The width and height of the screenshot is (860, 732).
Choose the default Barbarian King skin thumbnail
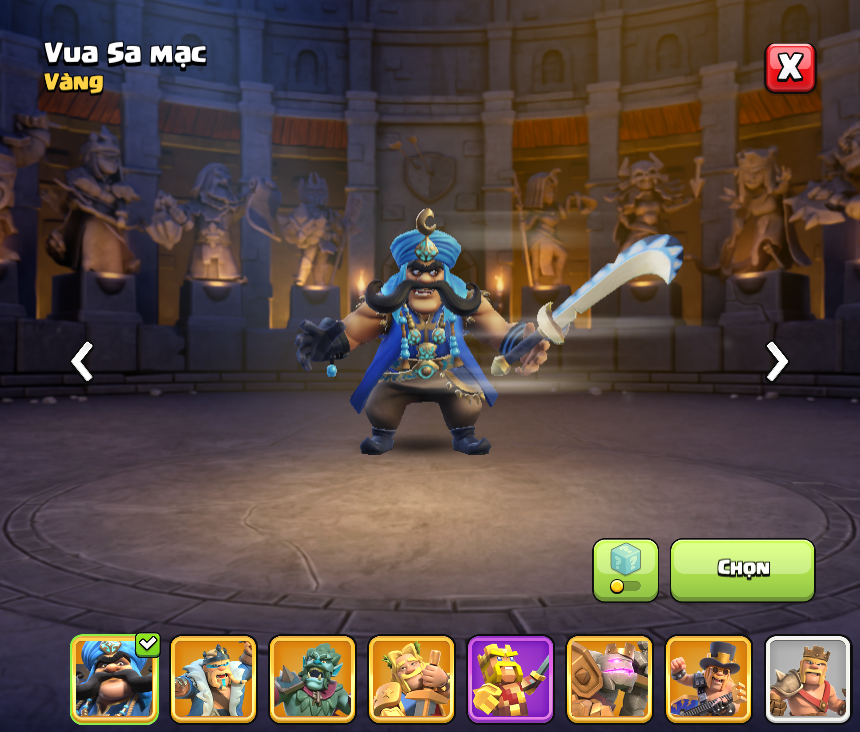(x=807, y=678)
